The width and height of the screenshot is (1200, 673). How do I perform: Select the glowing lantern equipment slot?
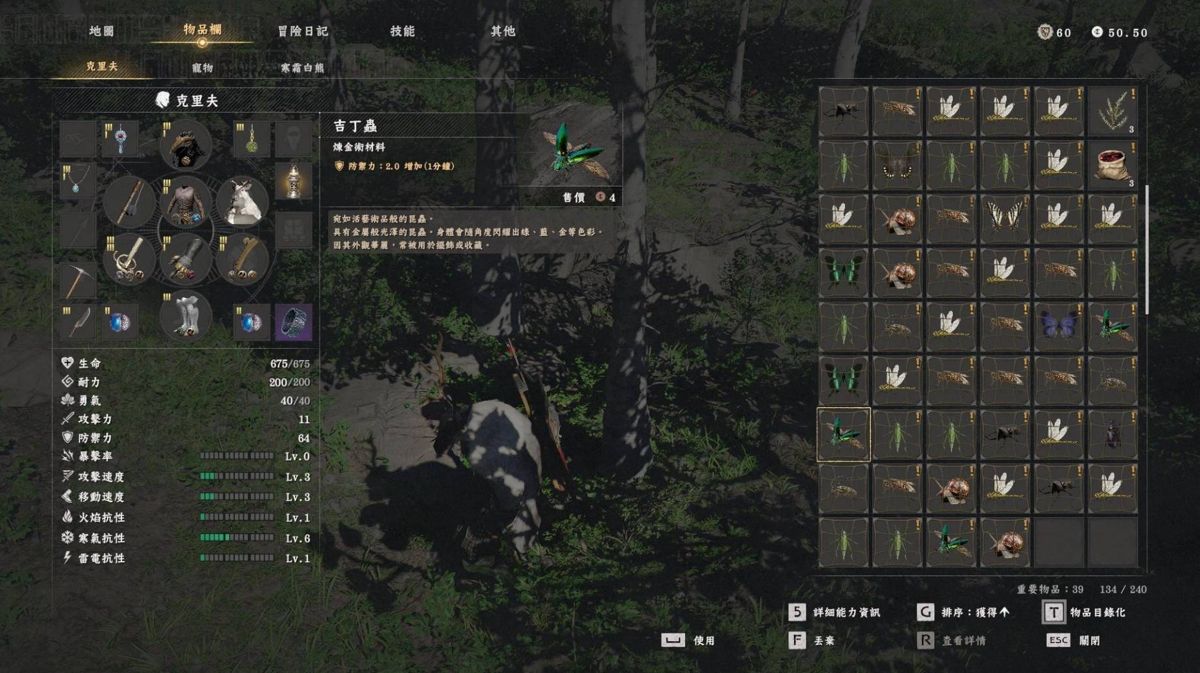[x=293, y=181]
